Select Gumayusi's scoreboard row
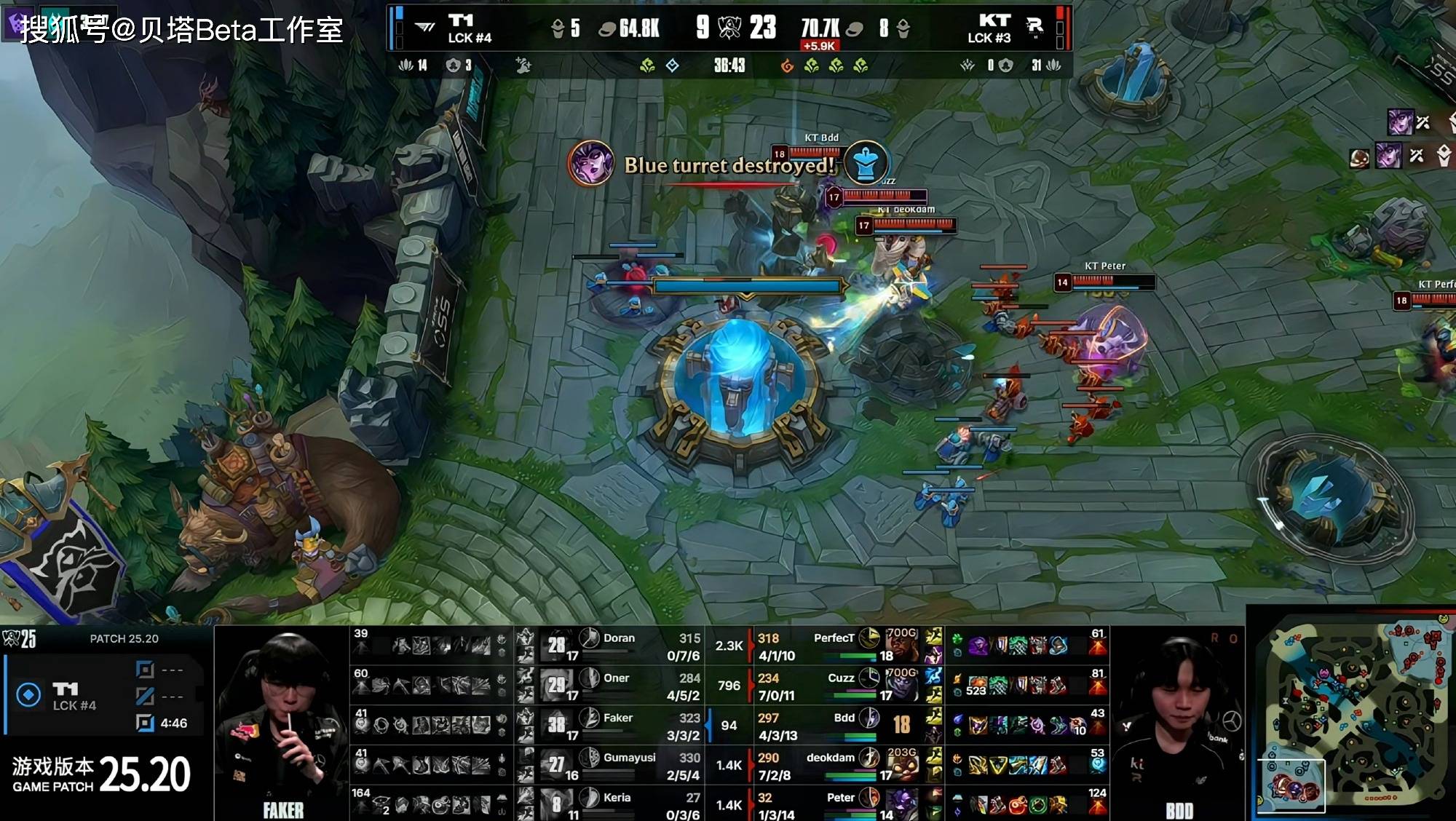Screen dimensions: 1456x821 click(x=619, y=766)
